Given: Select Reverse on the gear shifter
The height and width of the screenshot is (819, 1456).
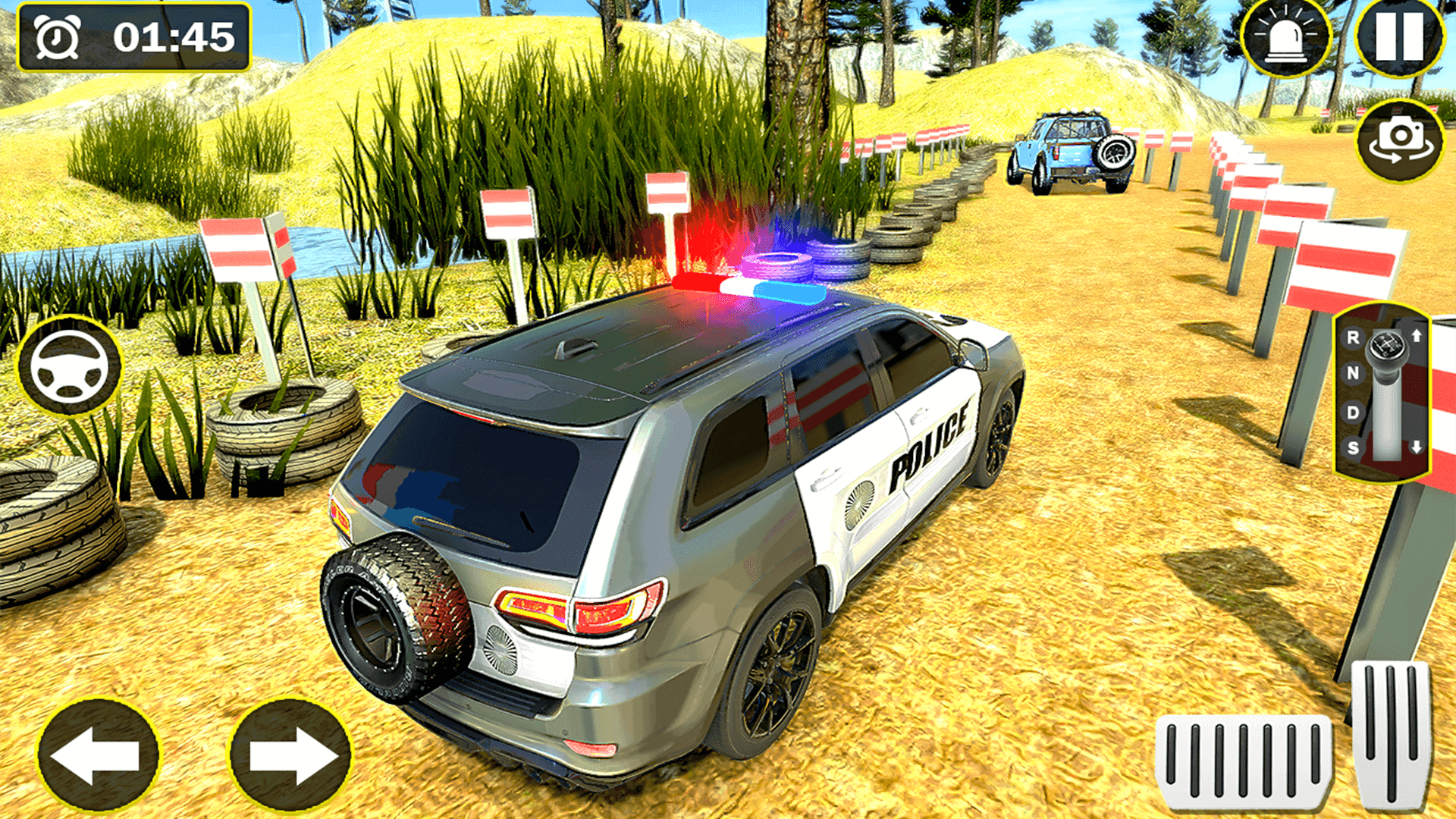Looking at the screenshot, I should 1353,338.
